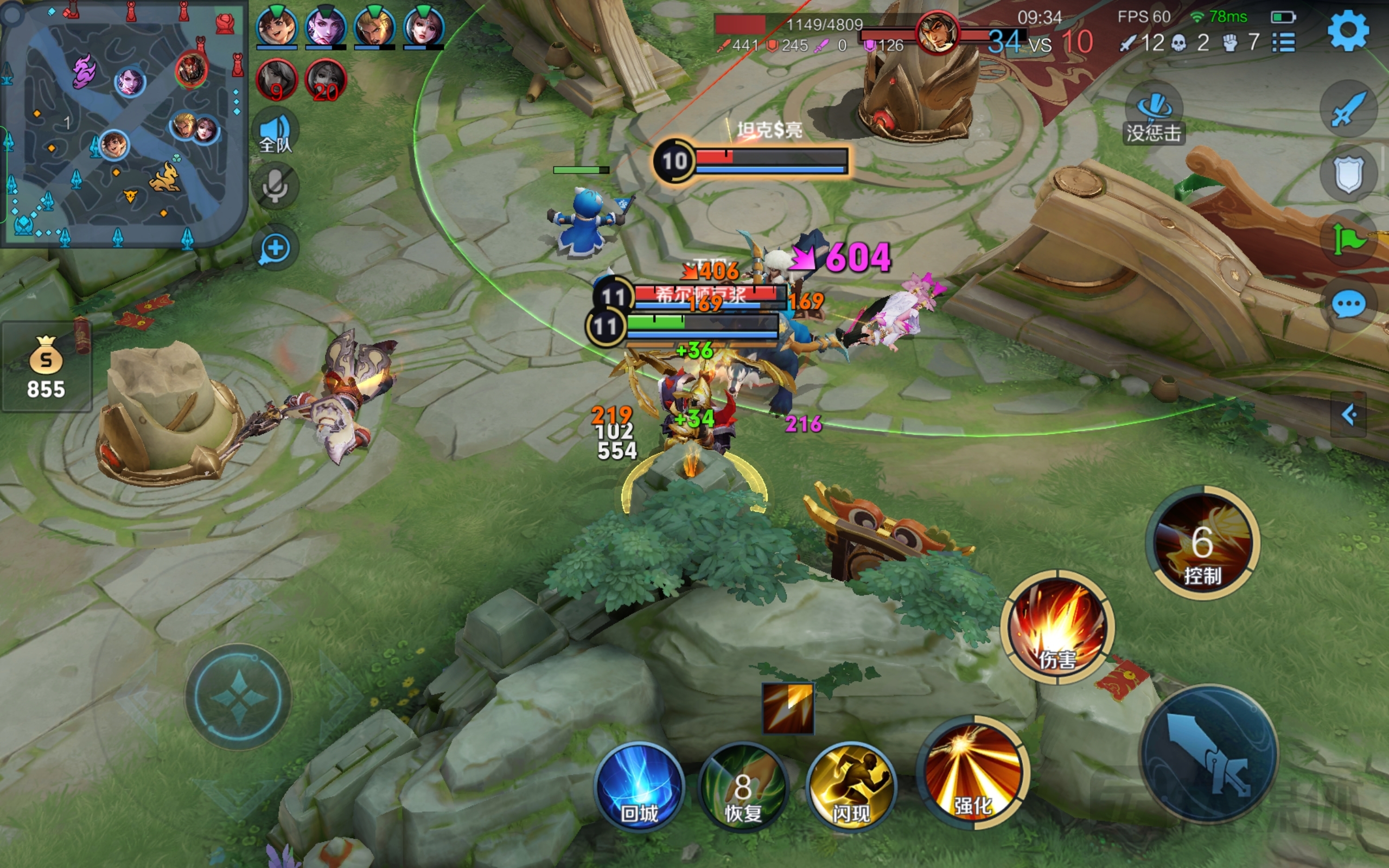This screenshot has height=868, width=1389.
Task: Send the blue sword attack signal
Action: tap(1348, 109)
